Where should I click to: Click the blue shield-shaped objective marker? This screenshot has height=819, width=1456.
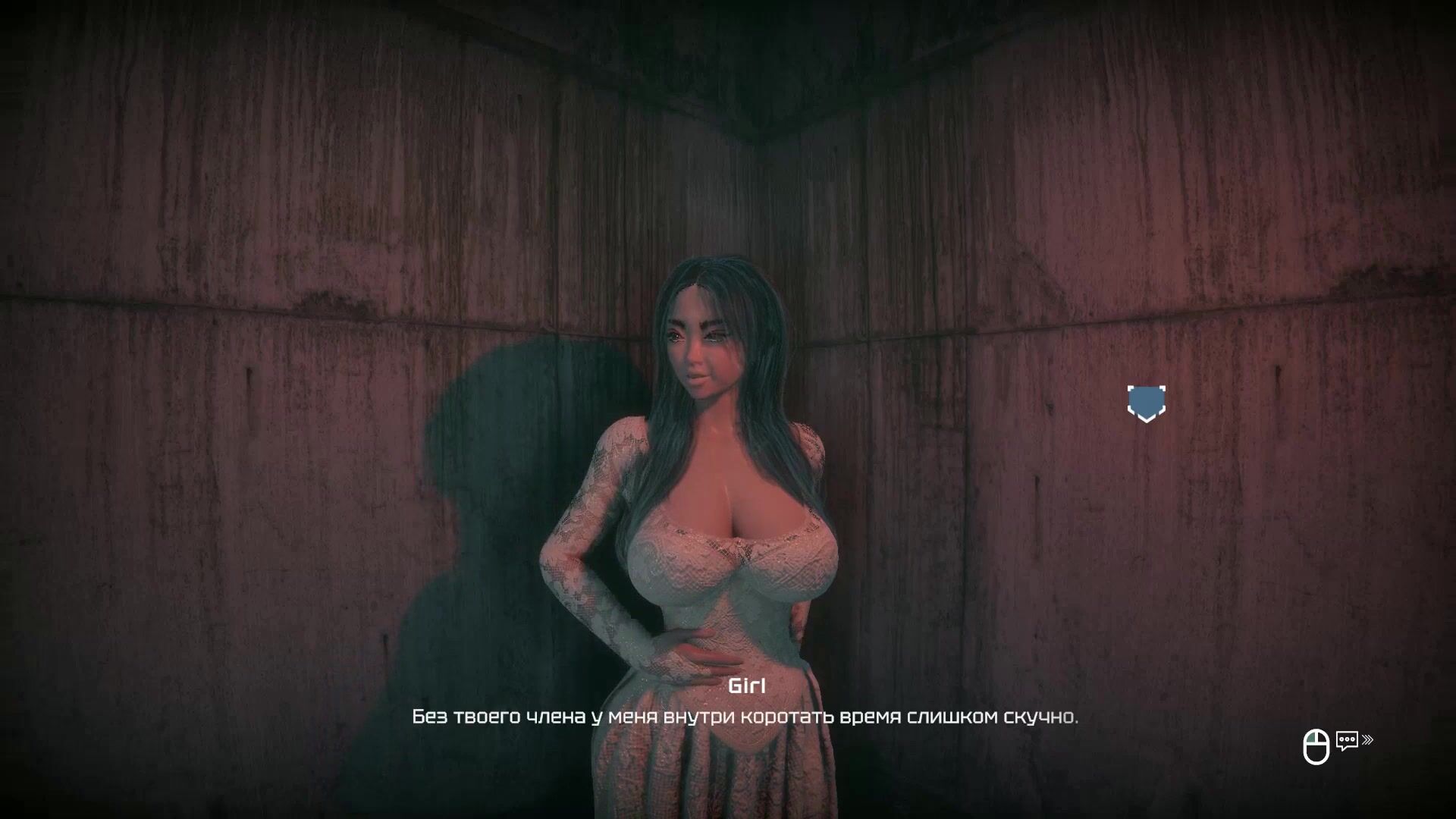tap(1146, 403)
